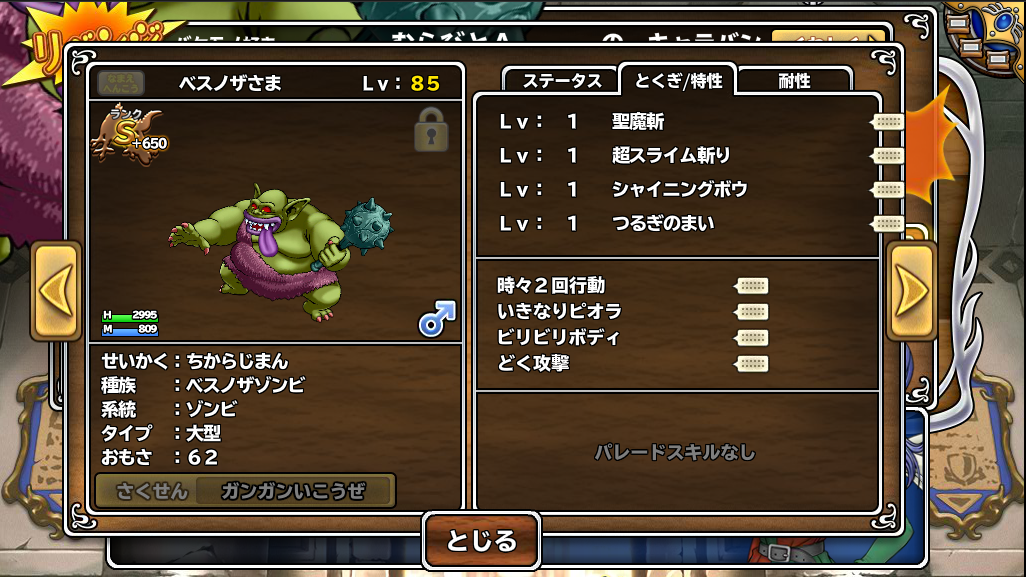Close the panel with とじる button
Image resolution: width=1026 pixels, height=577 pixels.
click(x=481, y=541)
